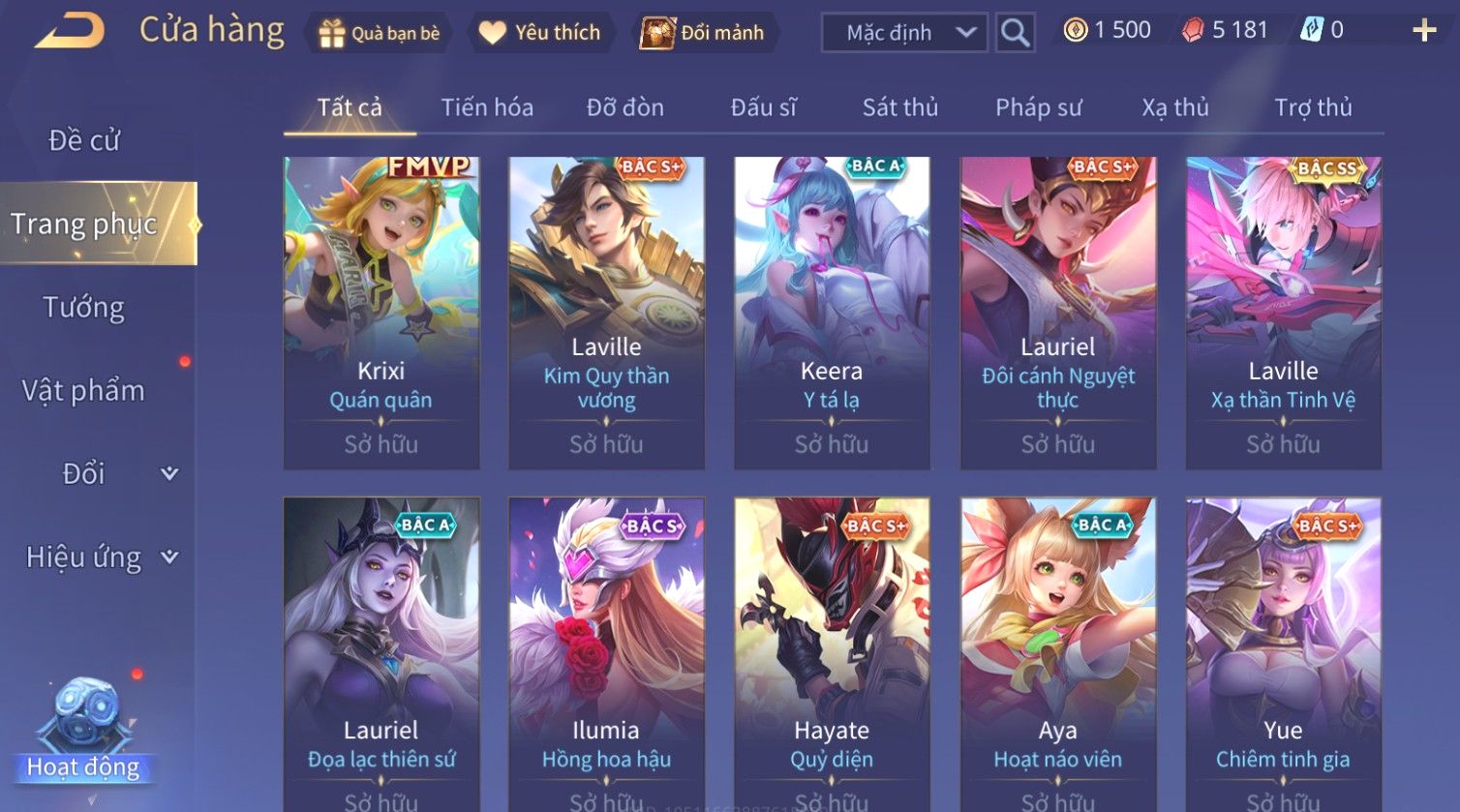Go back using the return arrow
Screen dimensions: 1460x812
pyautogui.click(x=70, y=31)
